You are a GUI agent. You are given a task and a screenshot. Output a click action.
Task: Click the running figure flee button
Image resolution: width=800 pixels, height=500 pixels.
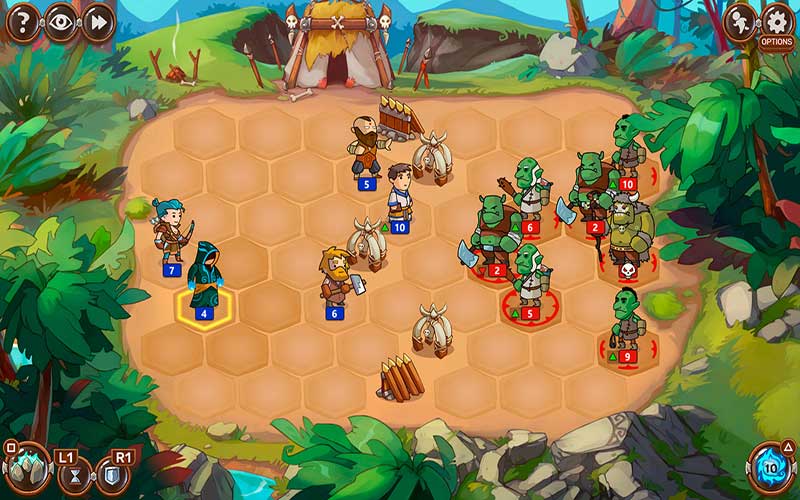(740, 20)
